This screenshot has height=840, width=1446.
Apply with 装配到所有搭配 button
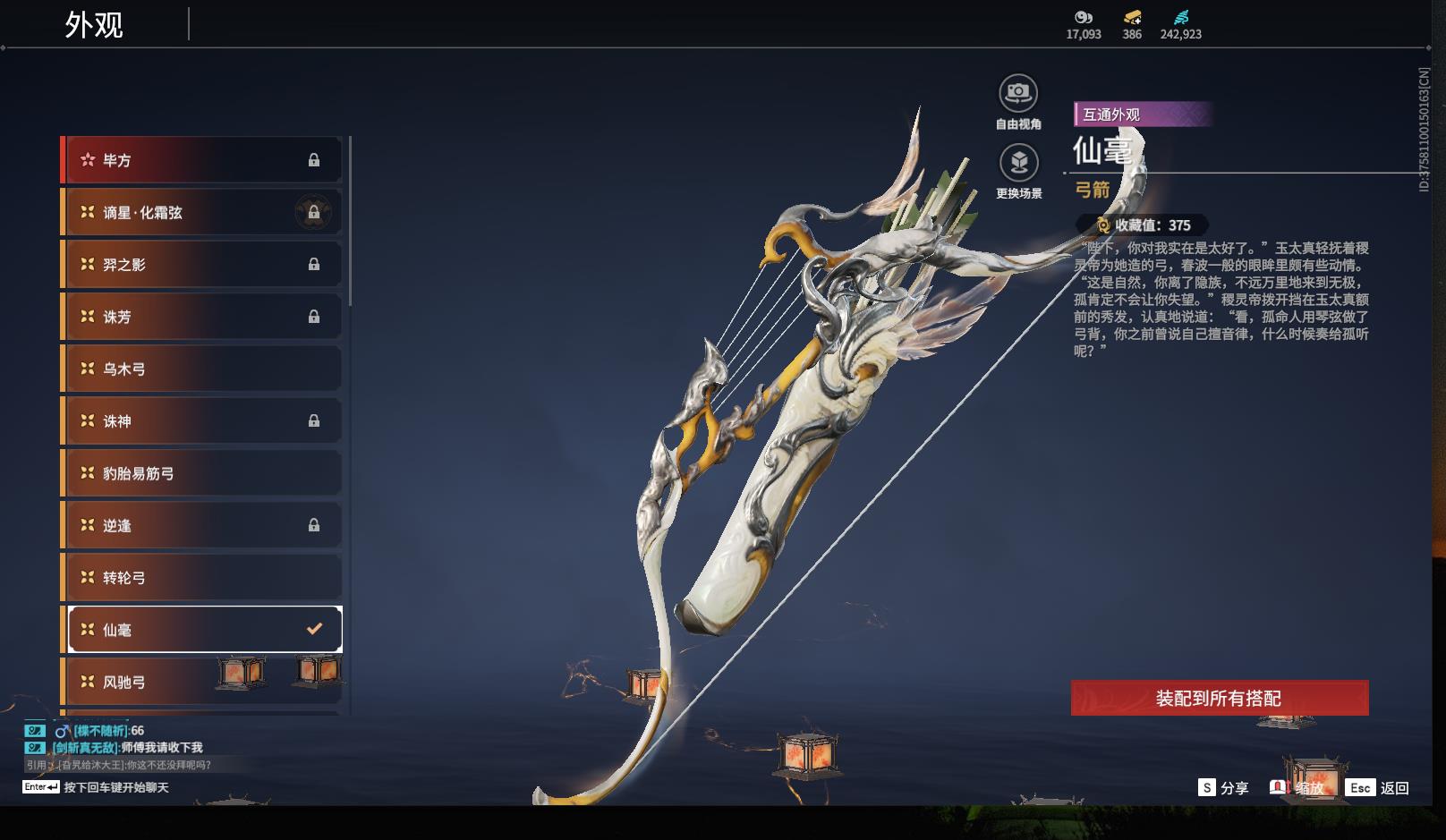coord(1219,698)
